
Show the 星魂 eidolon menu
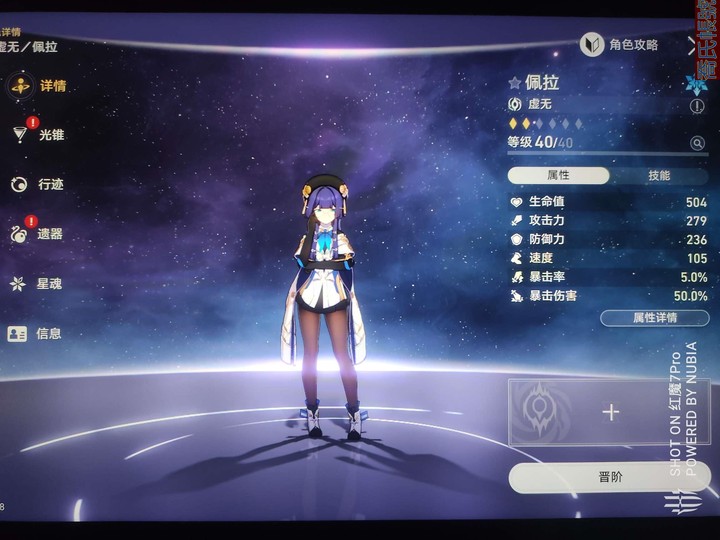click(40, 284)
